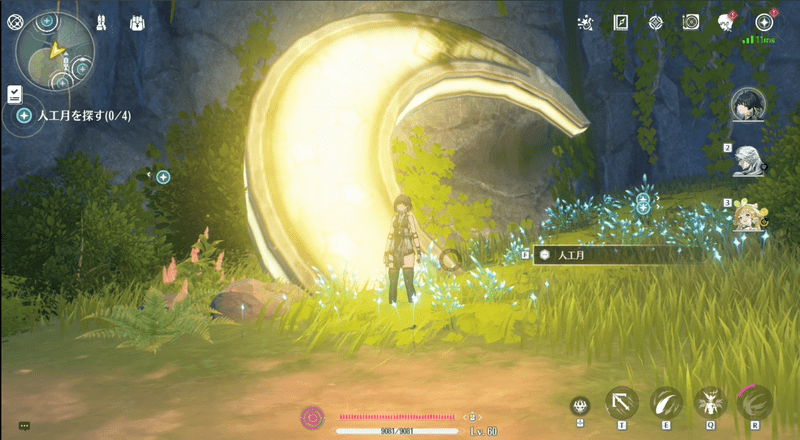800x440 pixels.
Task: Open the camera photo mode icon
Action: pyautogui.click(x=691, y=22)
